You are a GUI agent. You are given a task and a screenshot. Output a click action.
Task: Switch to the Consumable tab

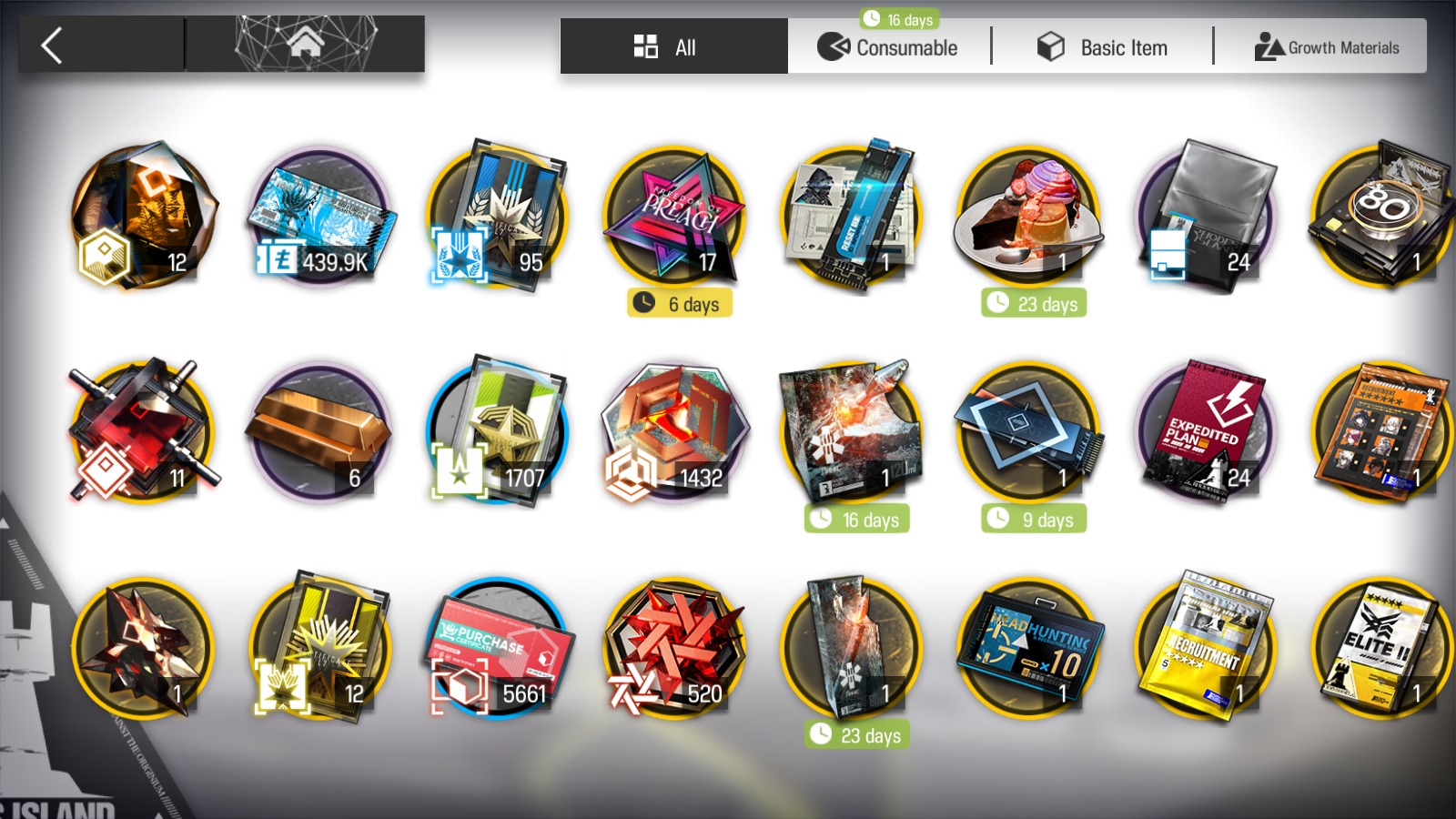click(890, 47)
